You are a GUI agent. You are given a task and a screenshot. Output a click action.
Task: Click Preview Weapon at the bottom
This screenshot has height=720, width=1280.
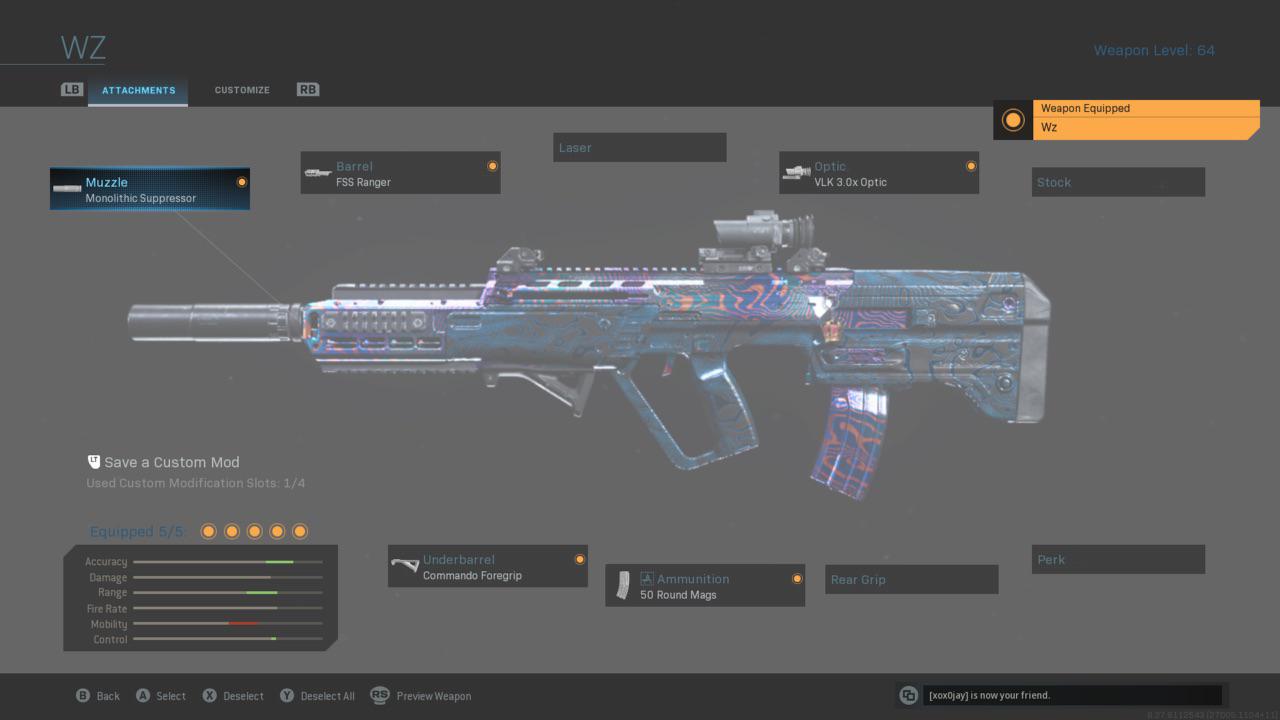tap(434, 695)
